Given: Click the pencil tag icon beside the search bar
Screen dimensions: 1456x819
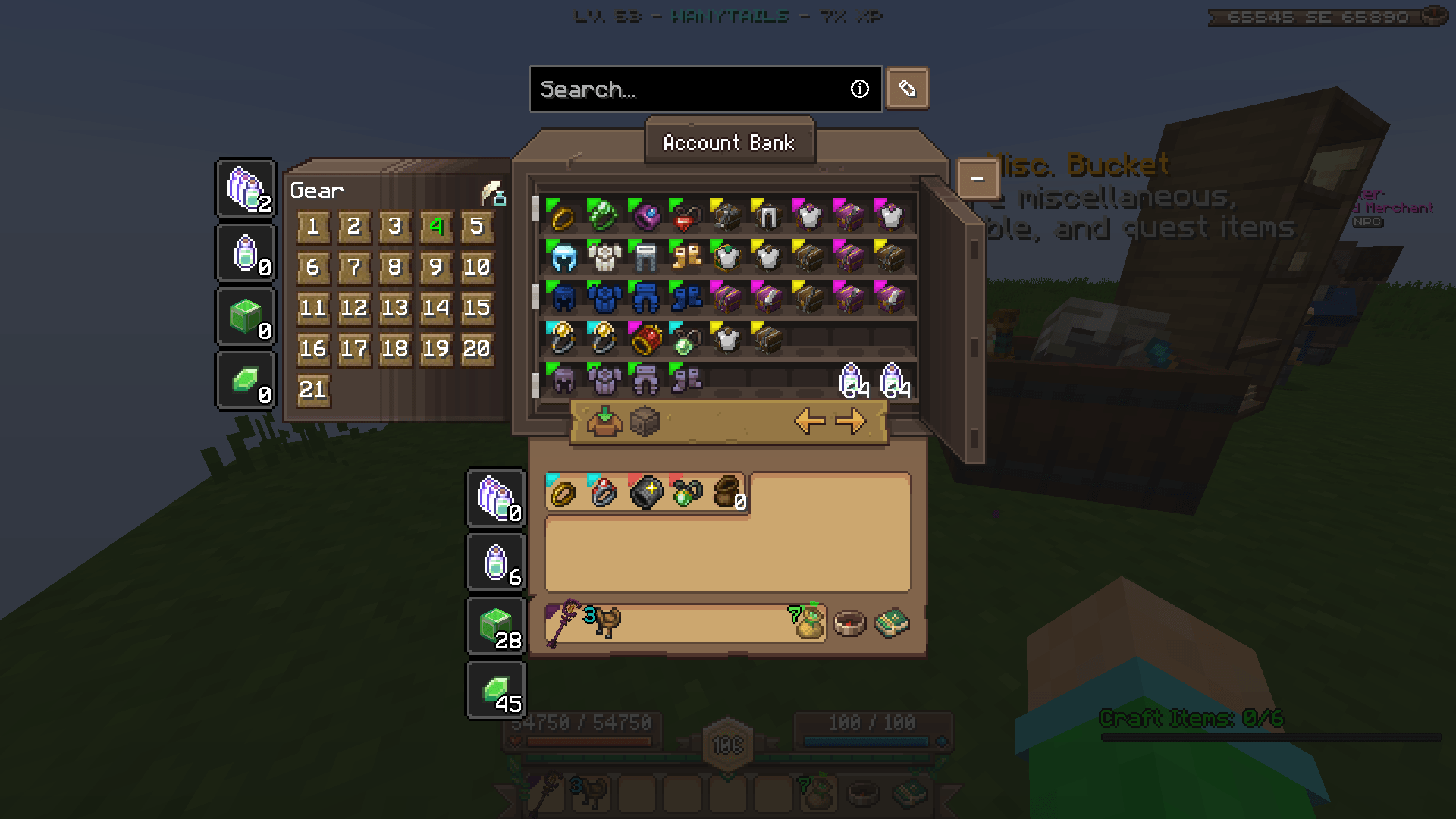Looking at the screenshot, I should (x=908, y=88).
